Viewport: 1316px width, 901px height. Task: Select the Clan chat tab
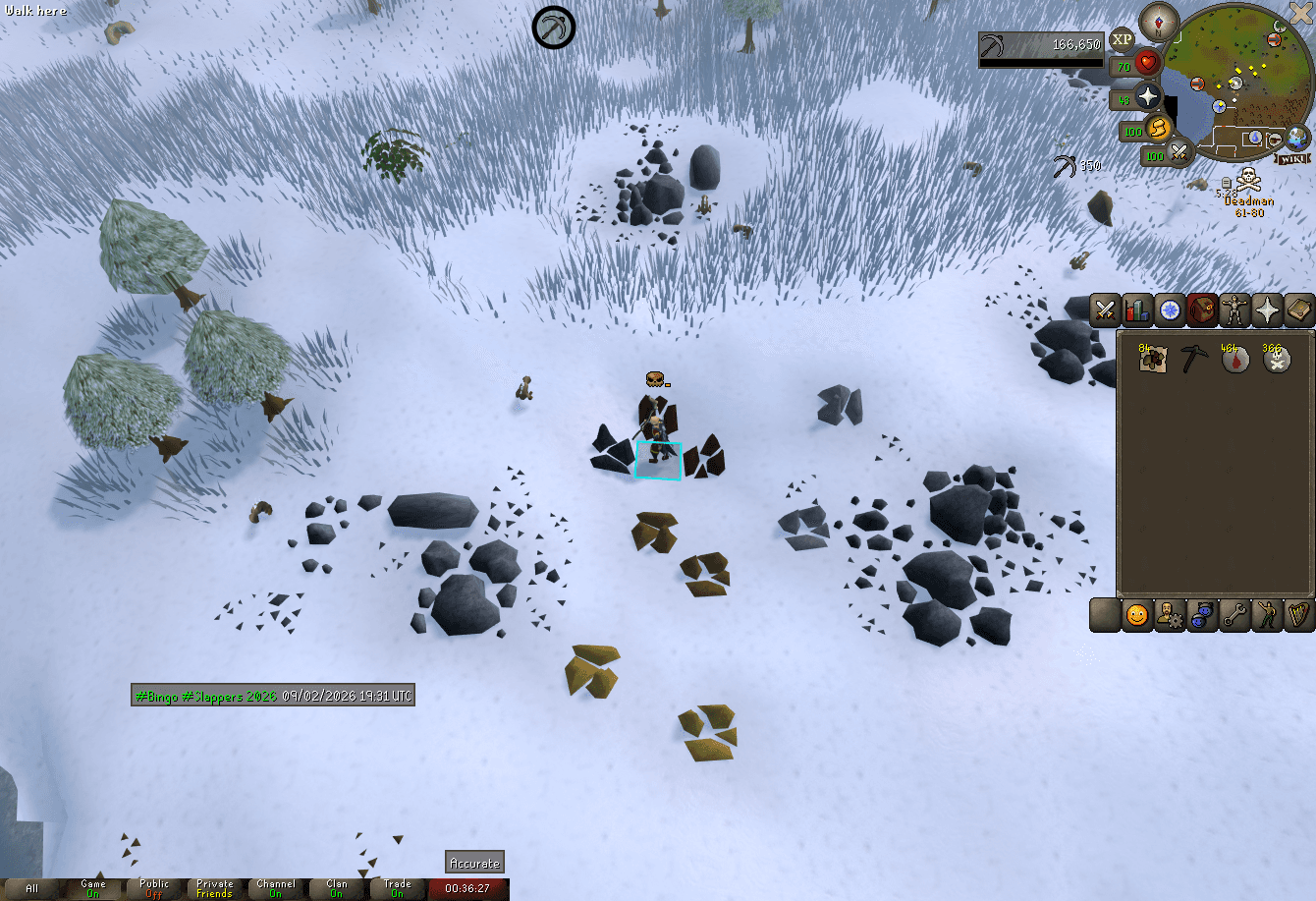click(336, 887)
